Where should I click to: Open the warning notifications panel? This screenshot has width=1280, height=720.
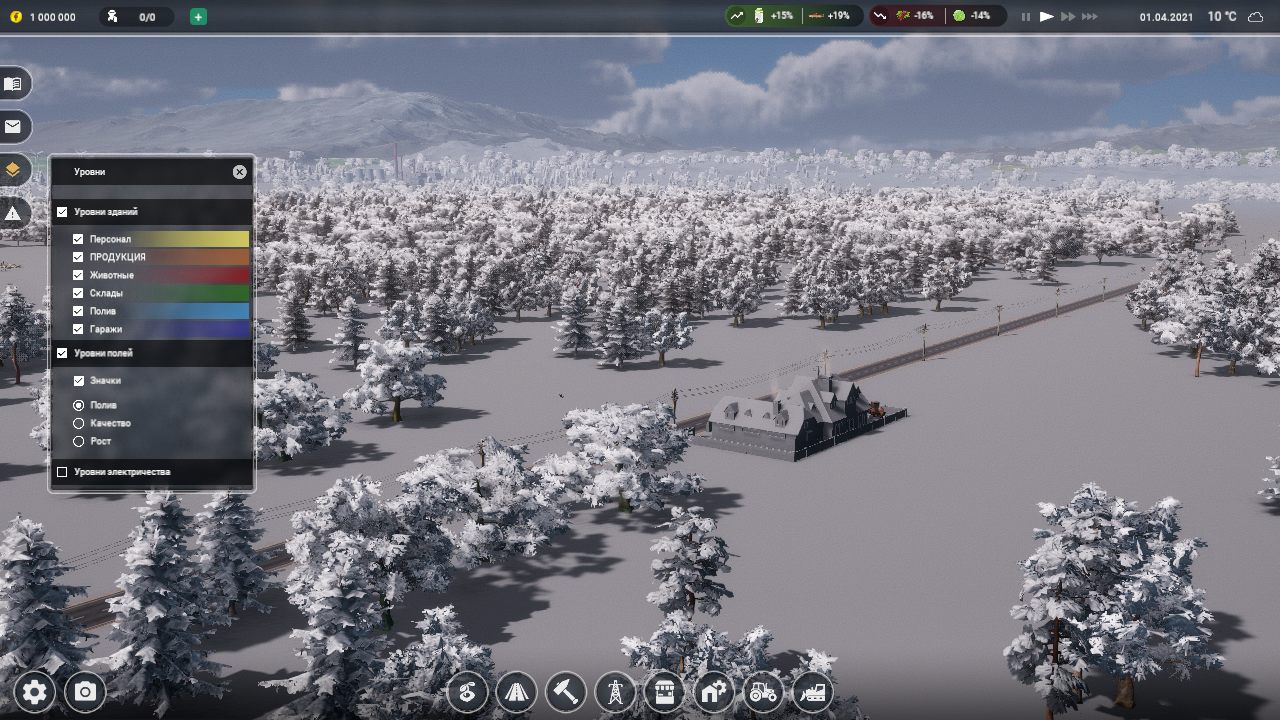tap(14, 212)
